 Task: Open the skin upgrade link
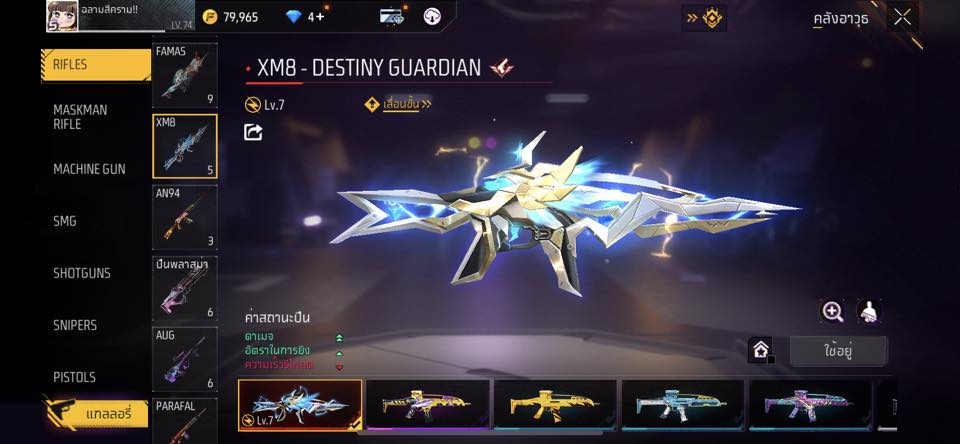pyautogui.click(x=399, y=104)
